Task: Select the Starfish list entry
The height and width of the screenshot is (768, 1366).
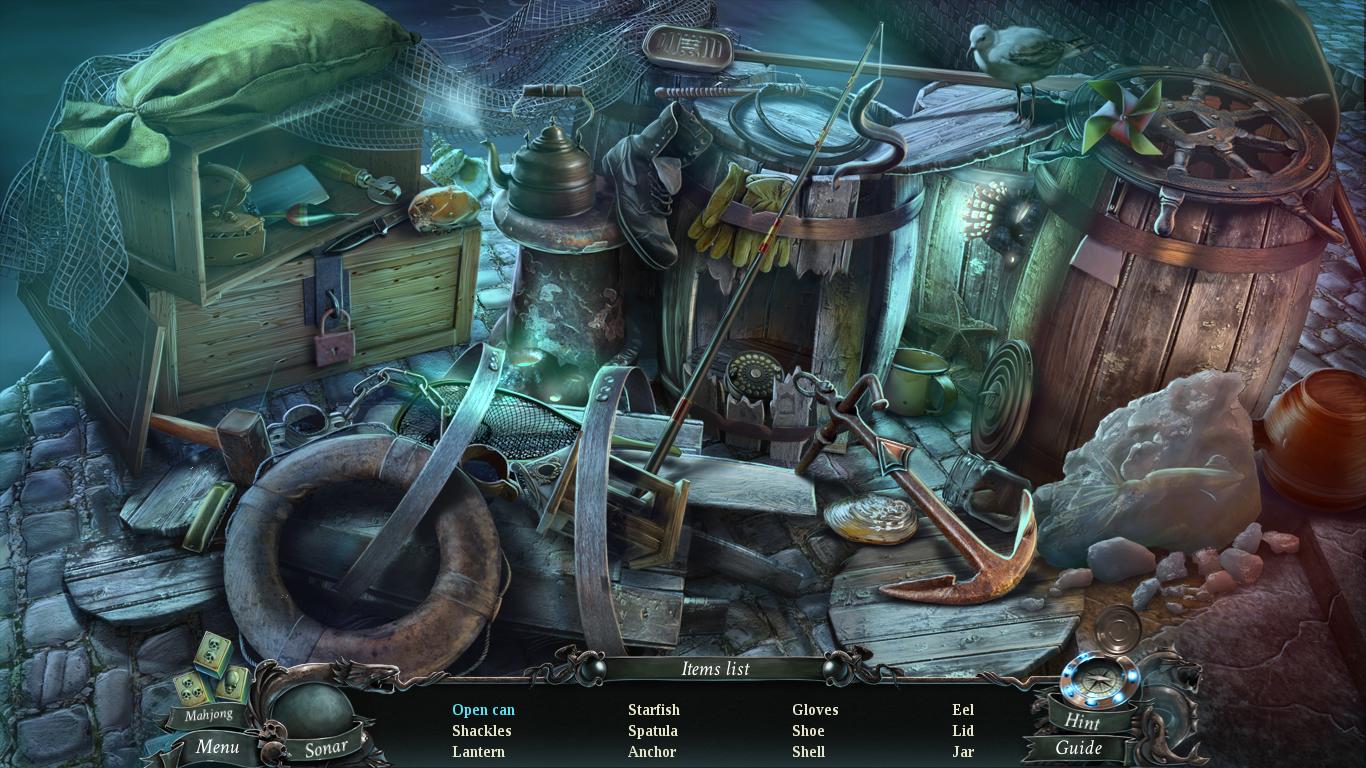Action: 653,710
